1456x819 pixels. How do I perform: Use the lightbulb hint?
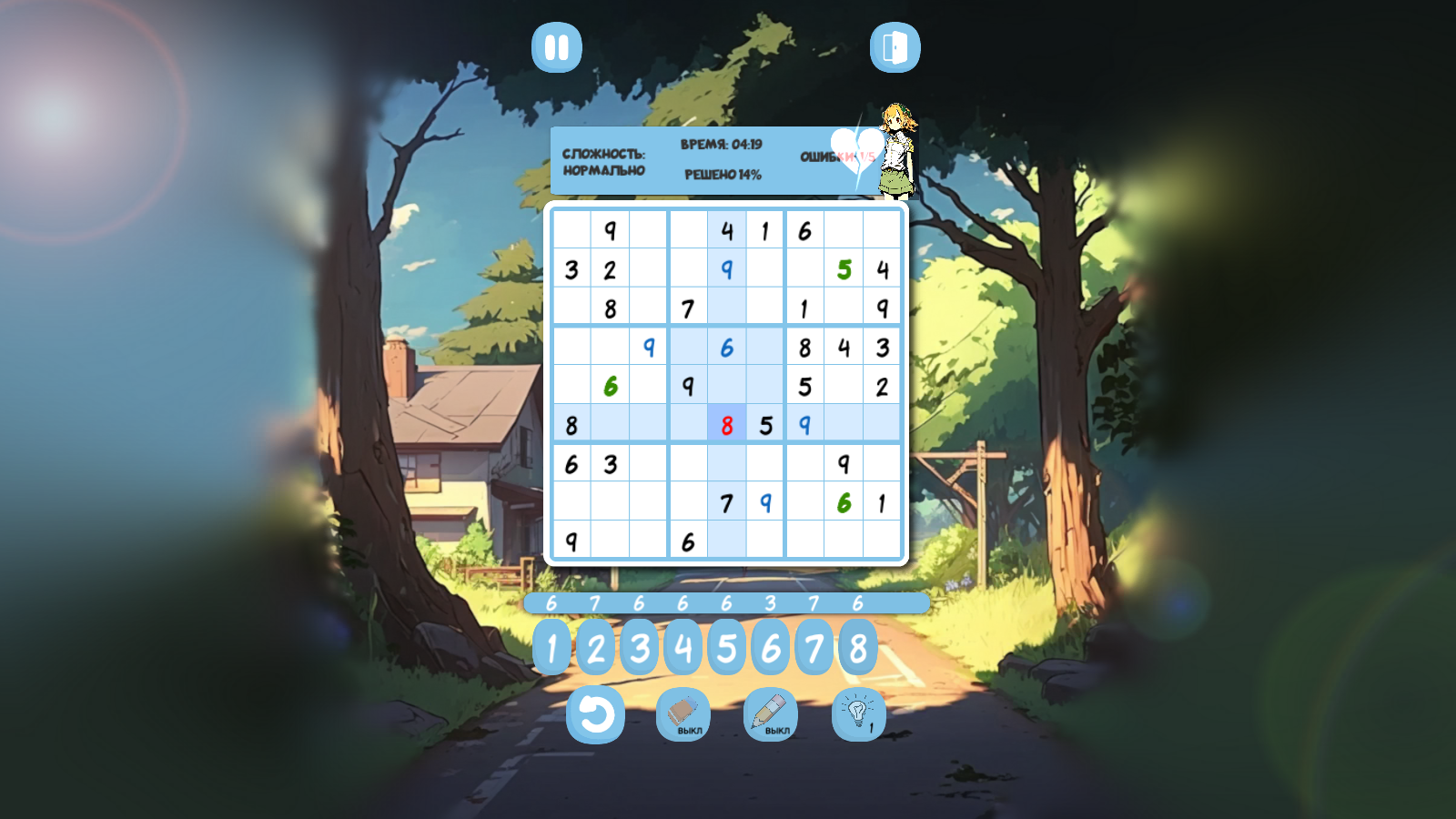856,715
